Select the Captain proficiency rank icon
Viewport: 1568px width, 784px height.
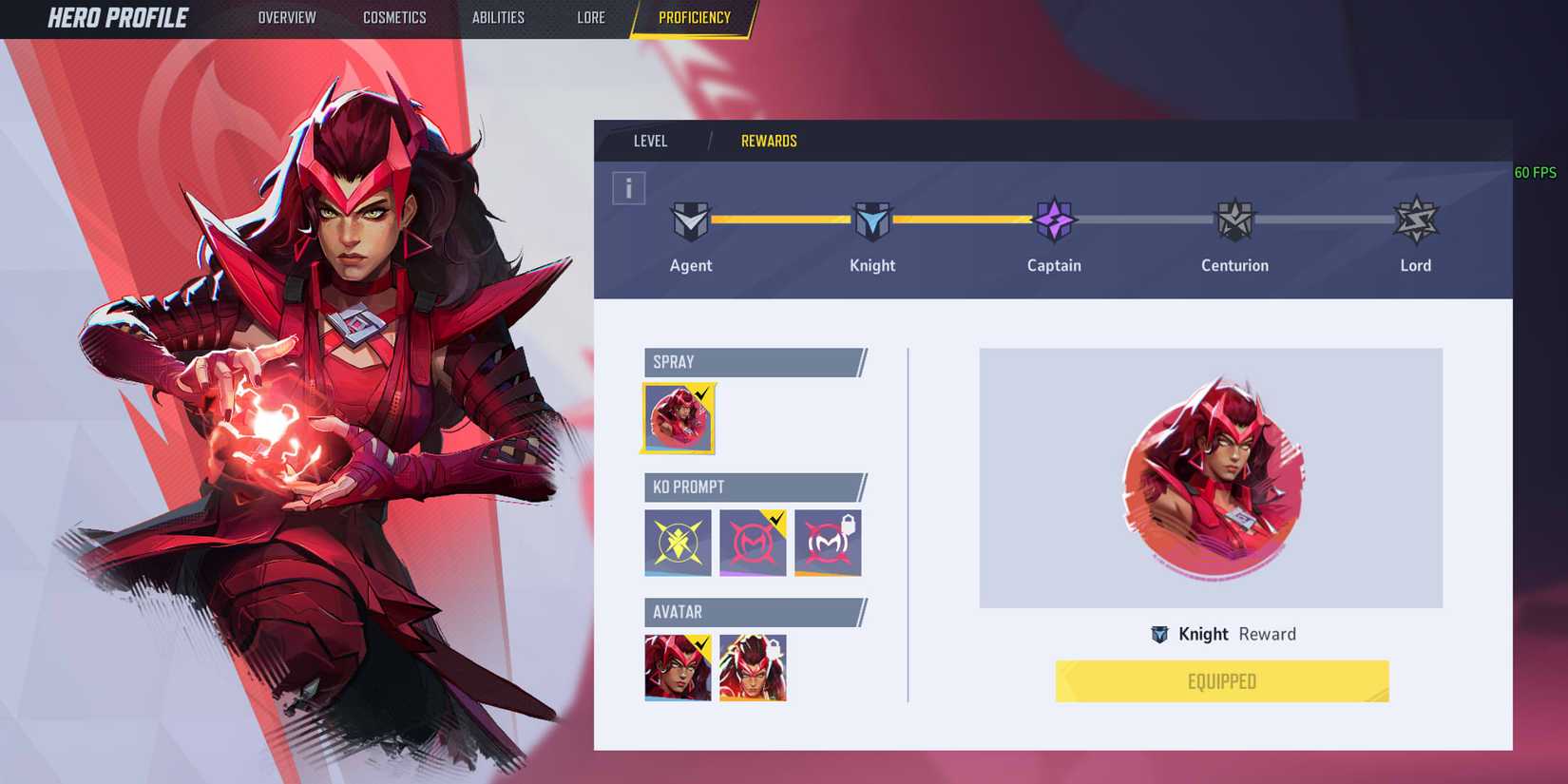click(x=1054, y=219)
